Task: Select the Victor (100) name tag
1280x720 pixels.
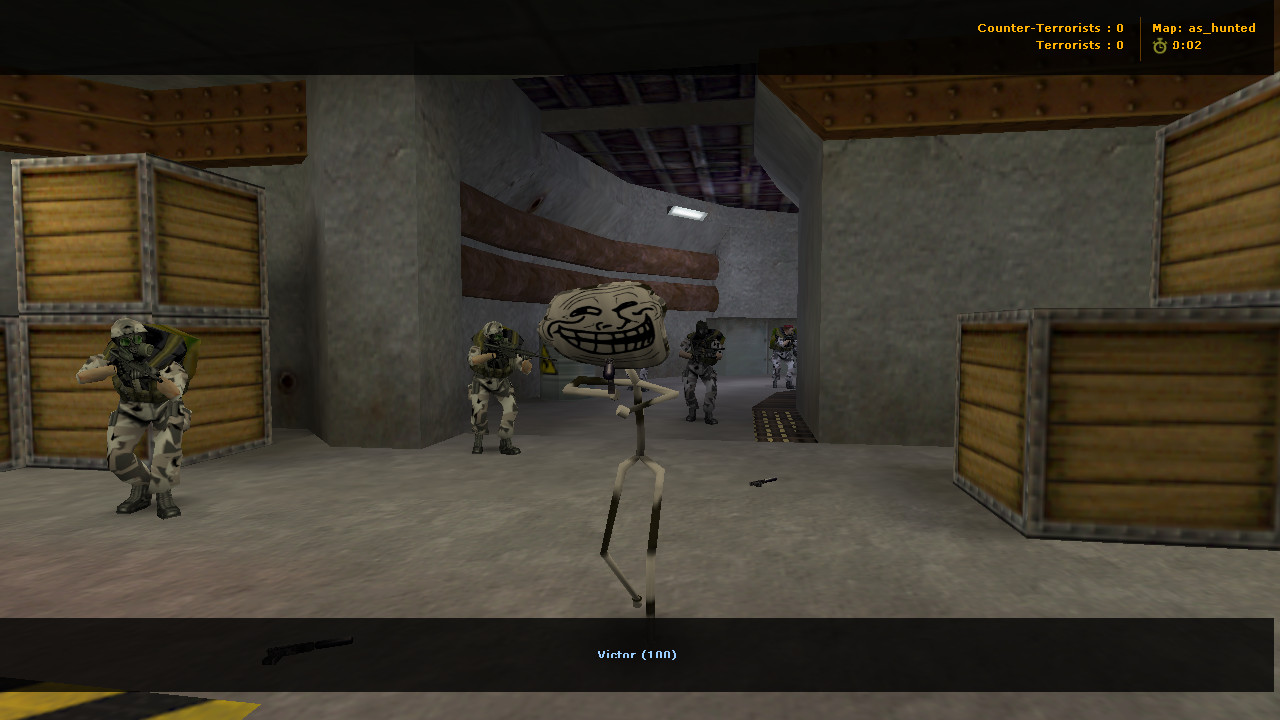Action: pyautogui.click(x=635, y=654)
